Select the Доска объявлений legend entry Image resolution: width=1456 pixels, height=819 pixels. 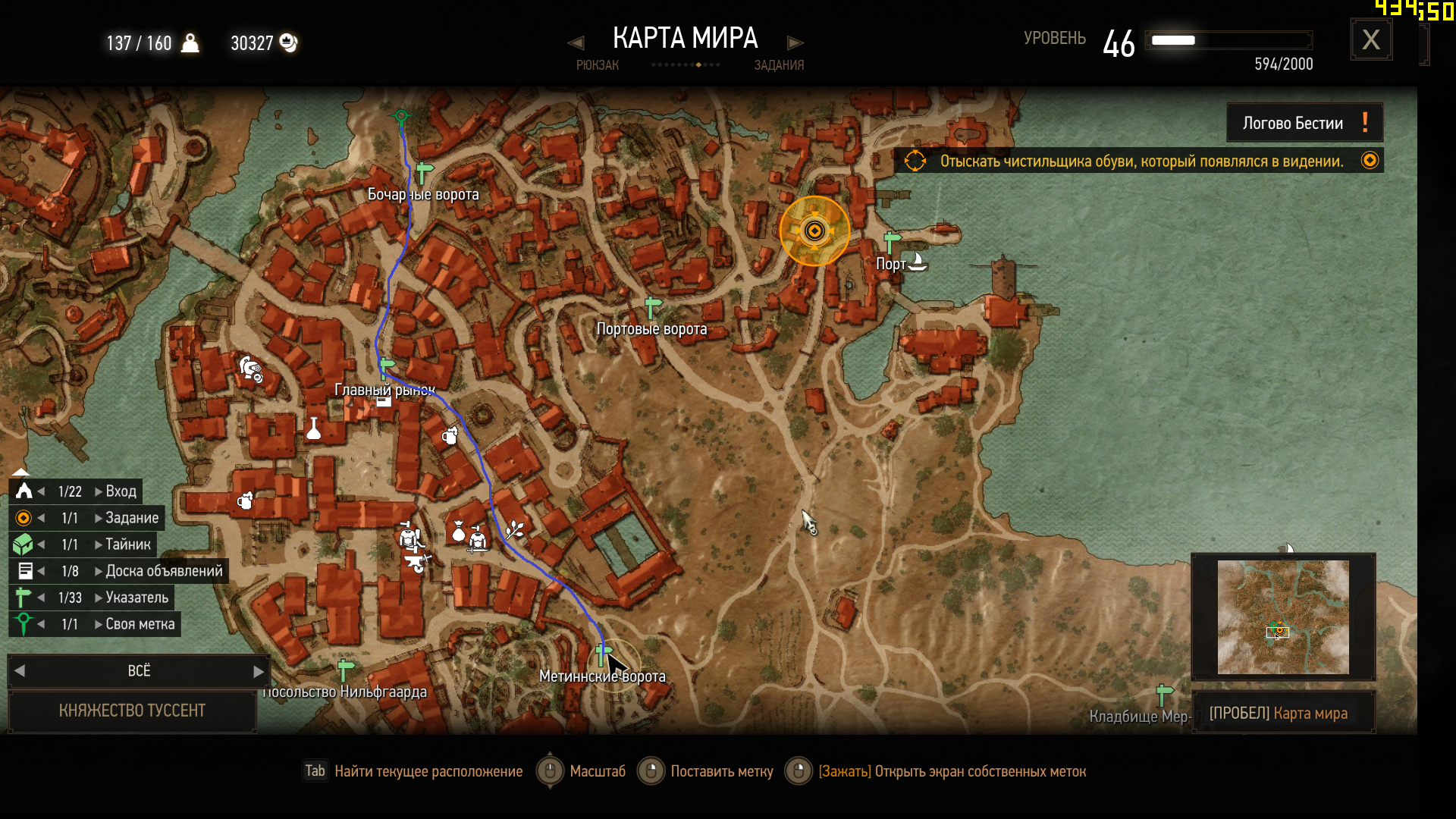164,571
